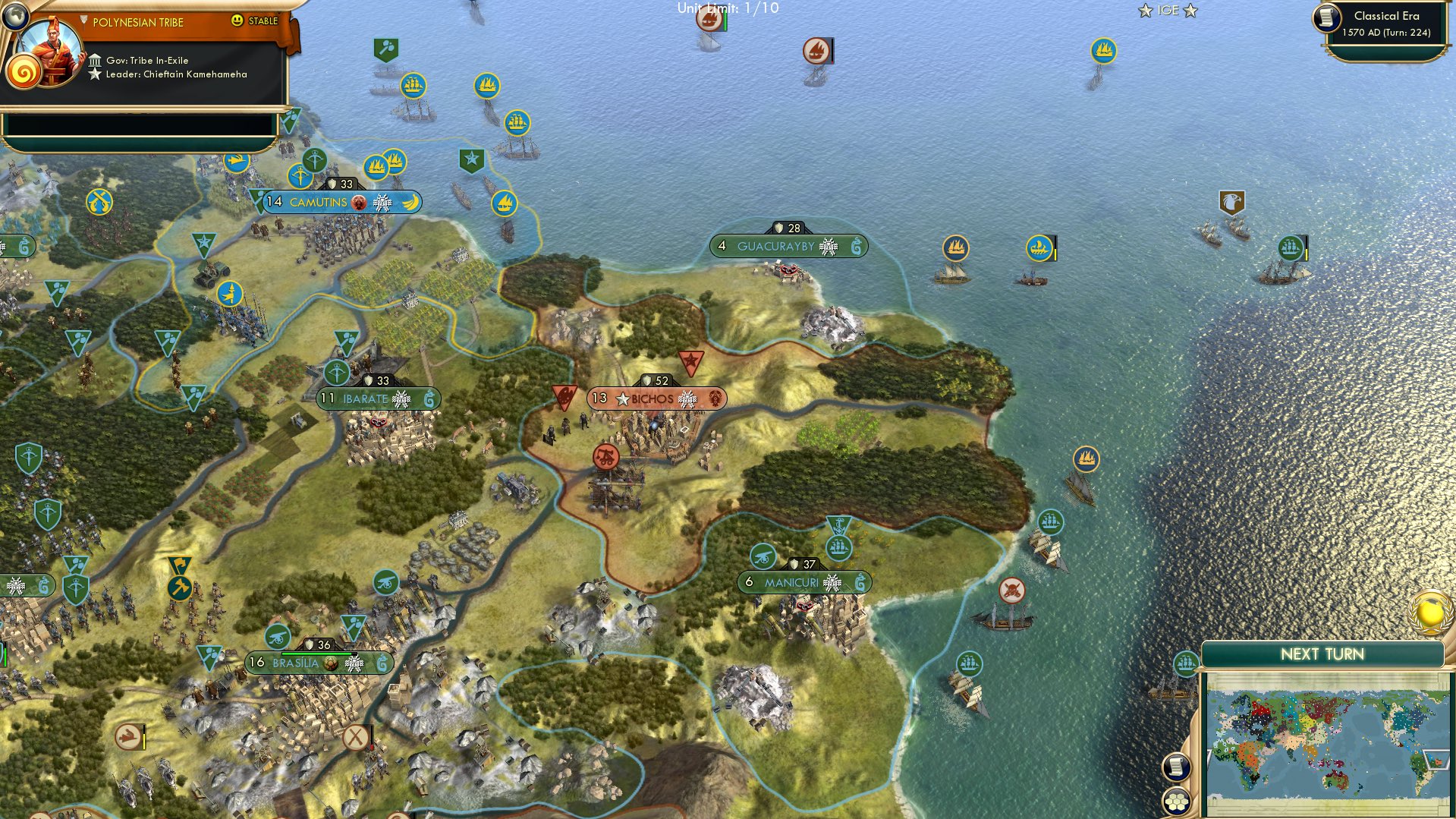Click the IGE editor label at top
1456x819 pixels.
[x=1168, y=11]
